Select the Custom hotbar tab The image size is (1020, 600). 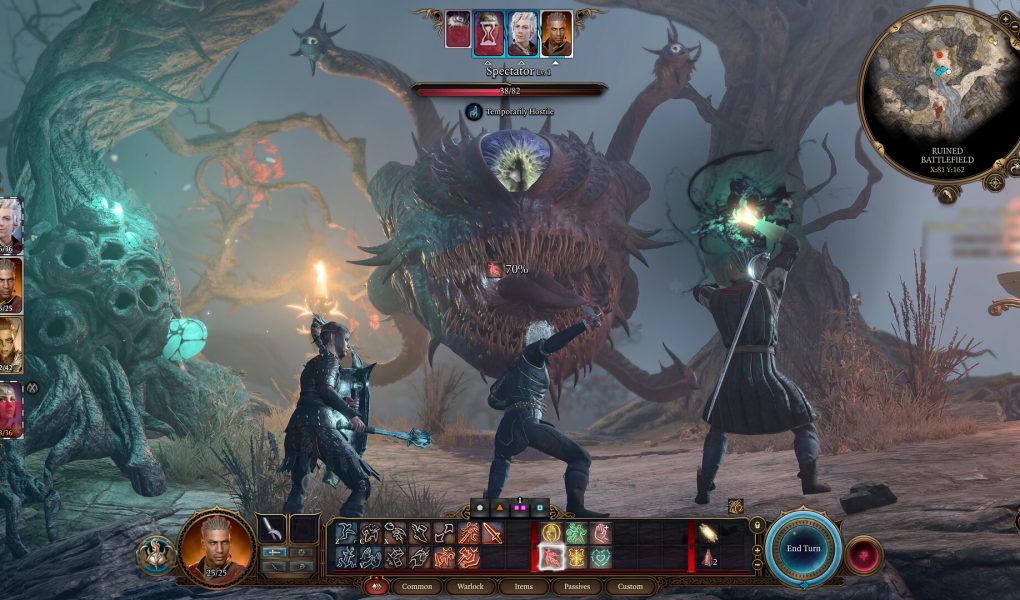tap(630, 586)
